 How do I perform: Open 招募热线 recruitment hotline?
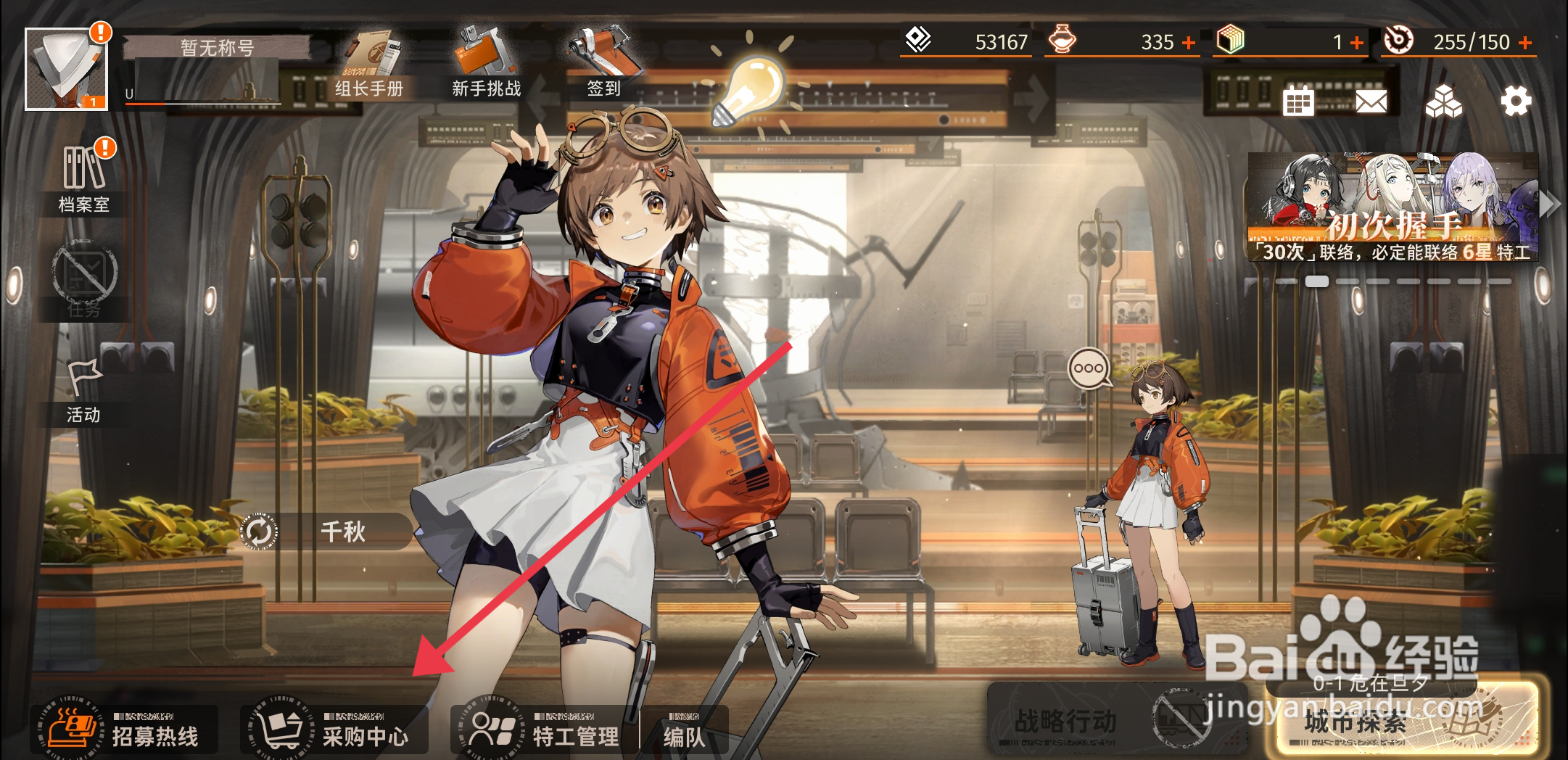(x=125, y=729)
